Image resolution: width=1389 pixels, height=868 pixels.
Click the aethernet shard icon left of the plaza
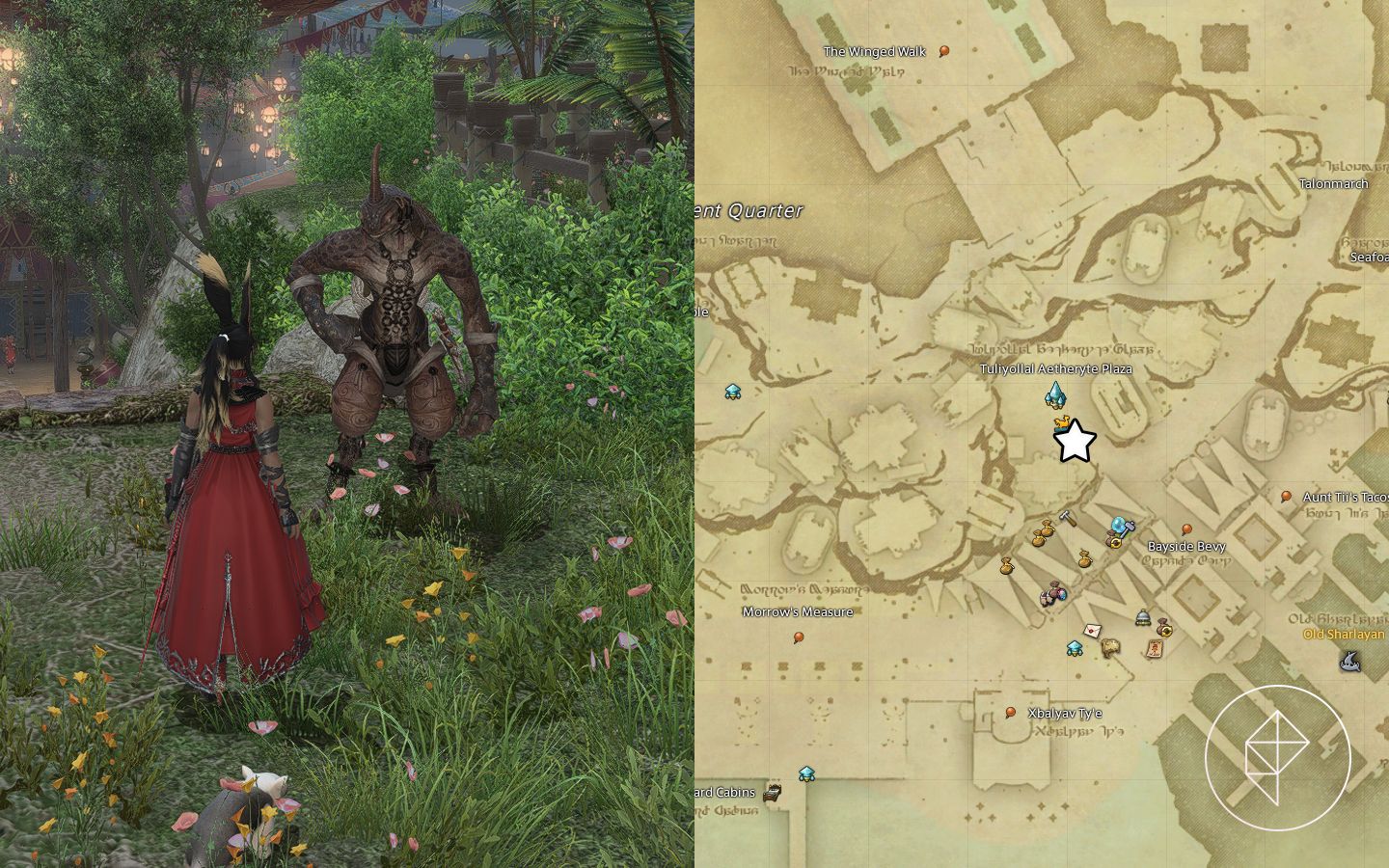point(733,391)
